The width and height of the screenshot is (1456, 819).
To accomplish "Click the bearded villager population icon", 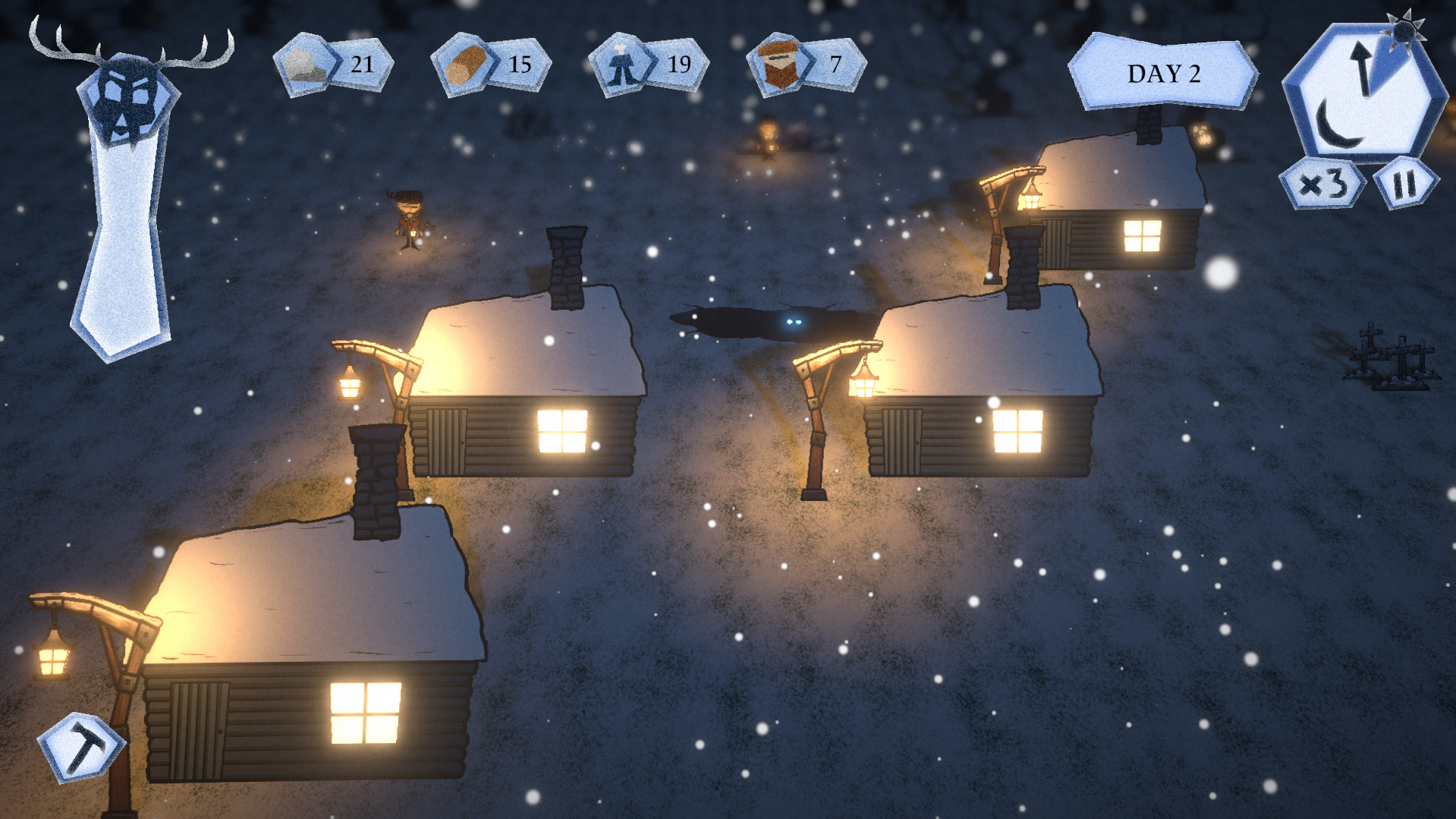I will pyautogui.click(x=779, y=65).
